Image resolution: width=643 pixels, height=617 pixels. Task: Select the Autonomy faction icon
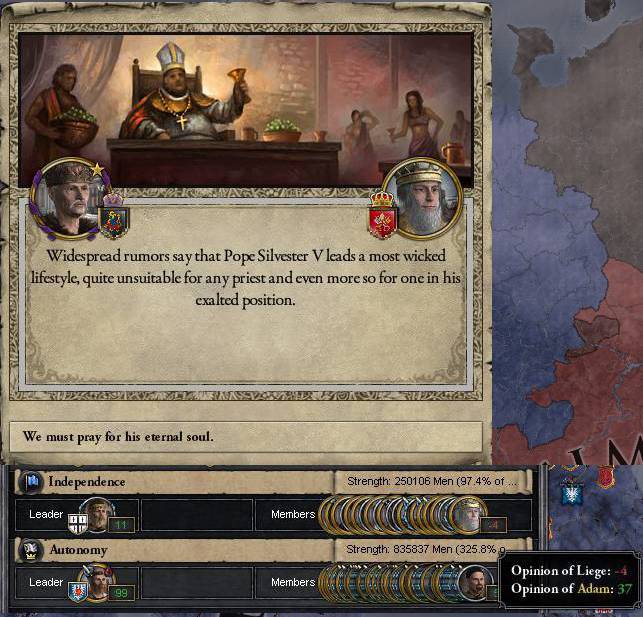pos(32,549)
